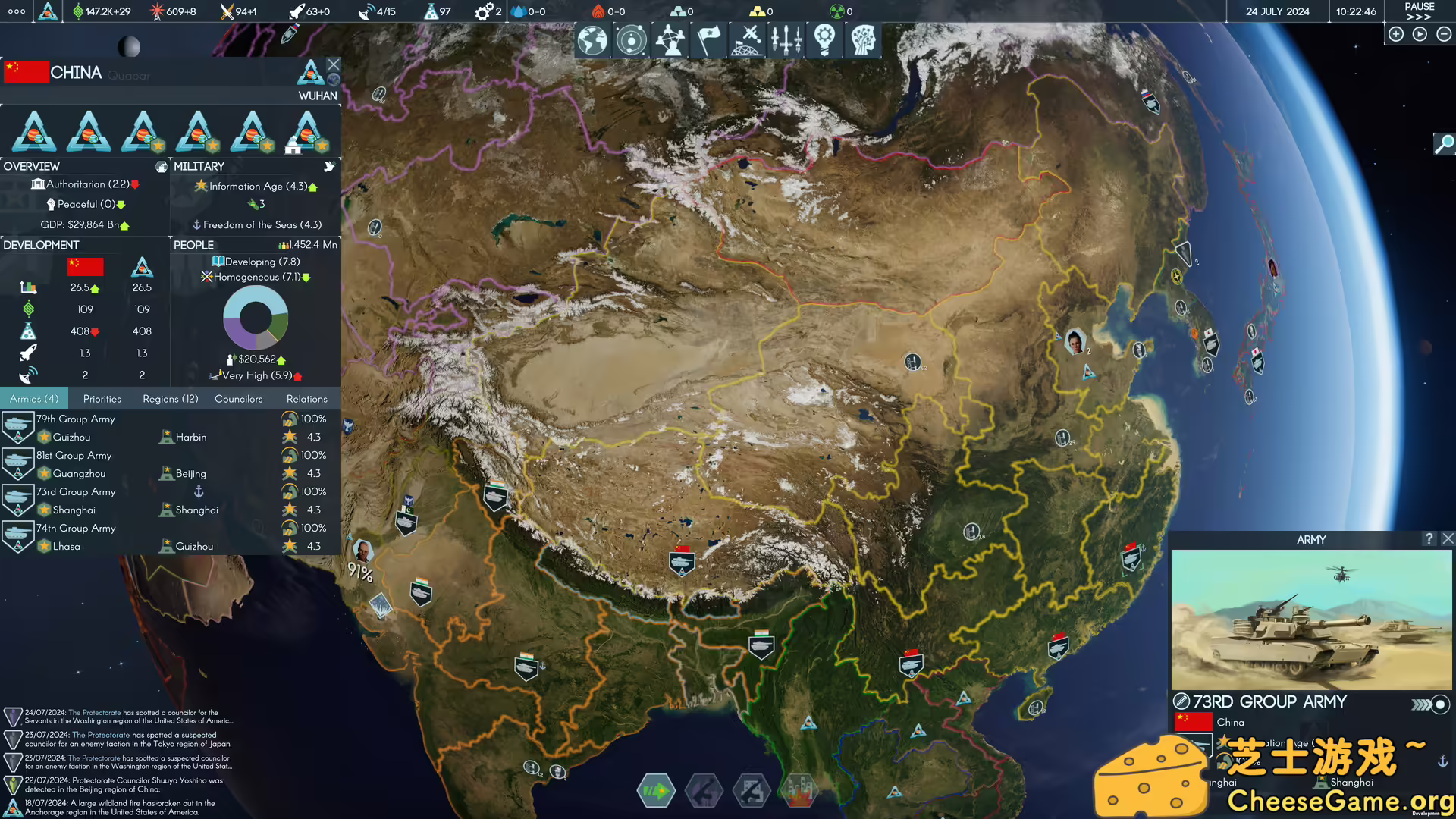Switch to the Relations tab
Screen dimensions: 1456x819
(306, 398)
